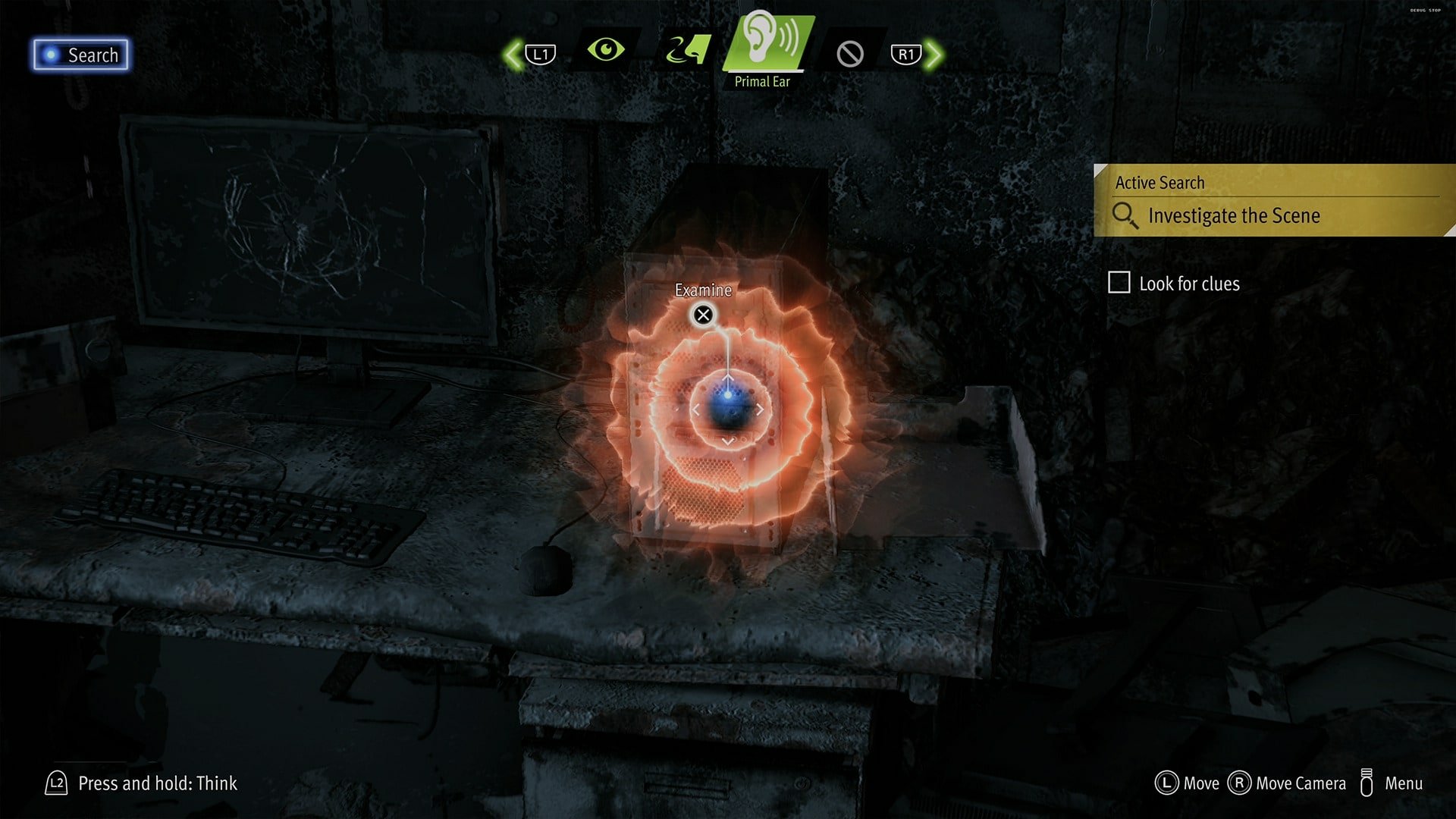This screenshot has width=1456, height=819.
Task: Select the eye sense icon in the toolbar
Action: coord(607,49)
